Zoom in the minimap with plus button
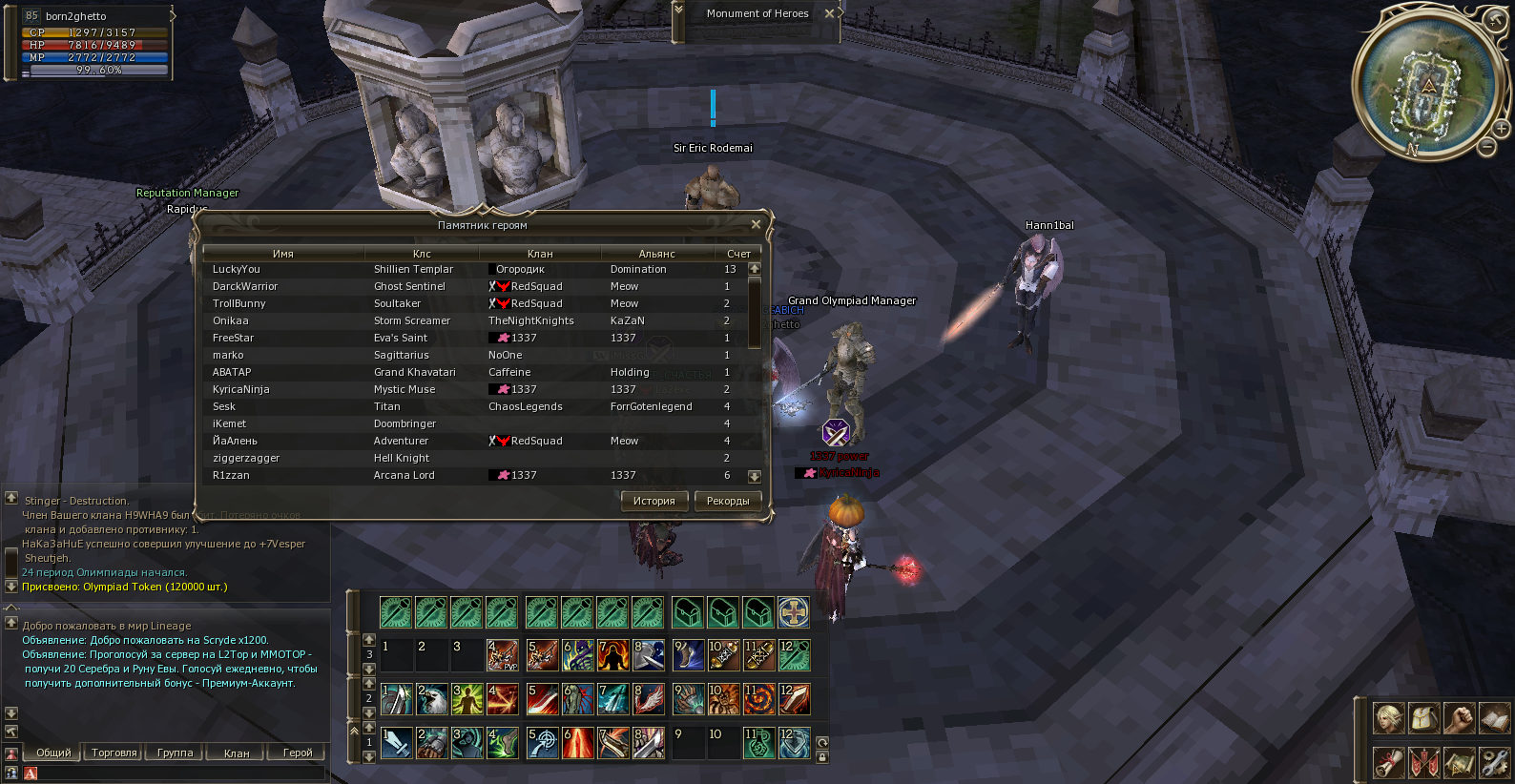 (x=1501, y=129)
